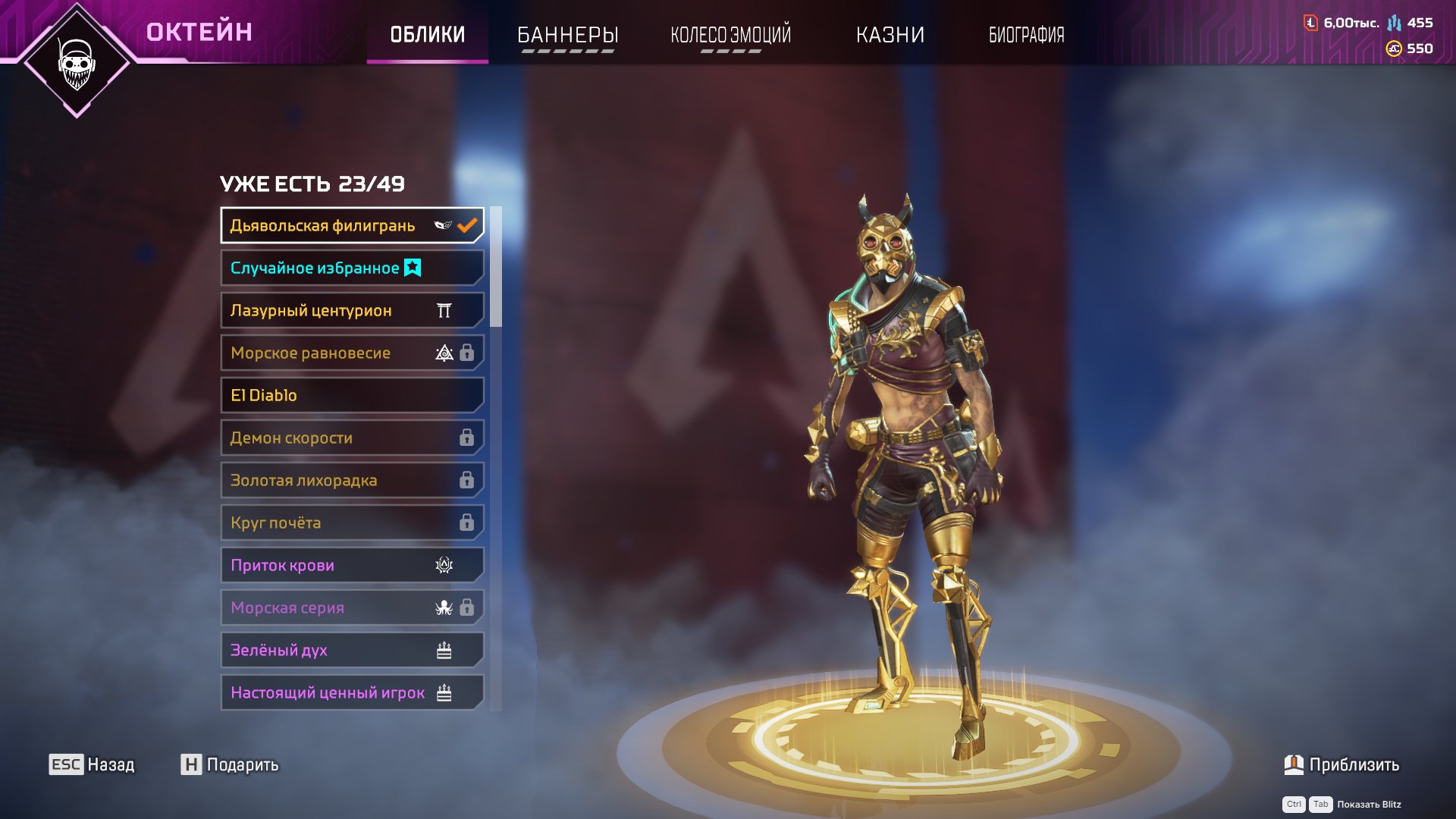Open the Баннеры tab
The width and height of the screenshot is (1456, 819).
point(567,35)
